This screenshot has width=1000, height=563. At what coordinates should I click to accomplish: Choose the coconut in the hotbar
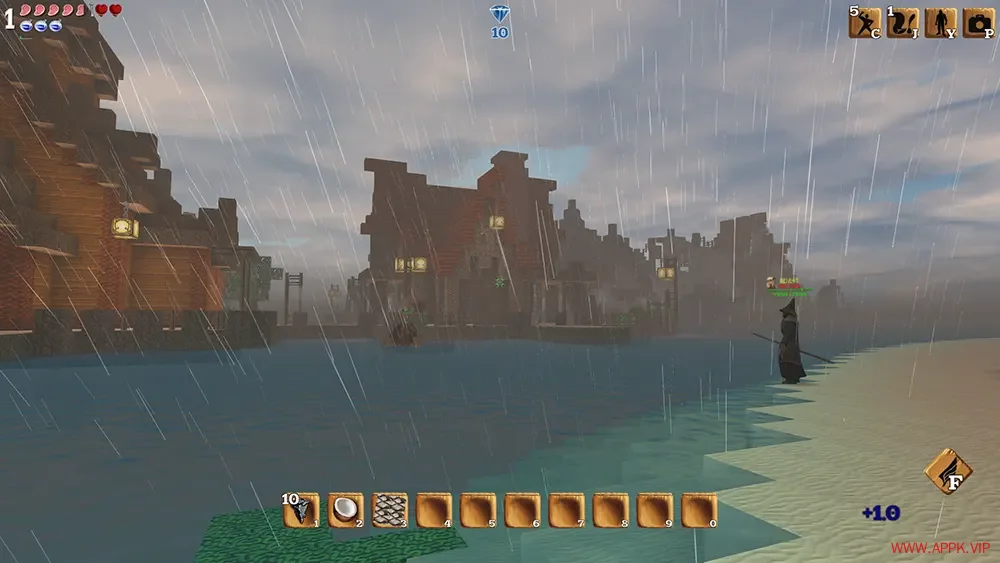(x=345, y=510)
